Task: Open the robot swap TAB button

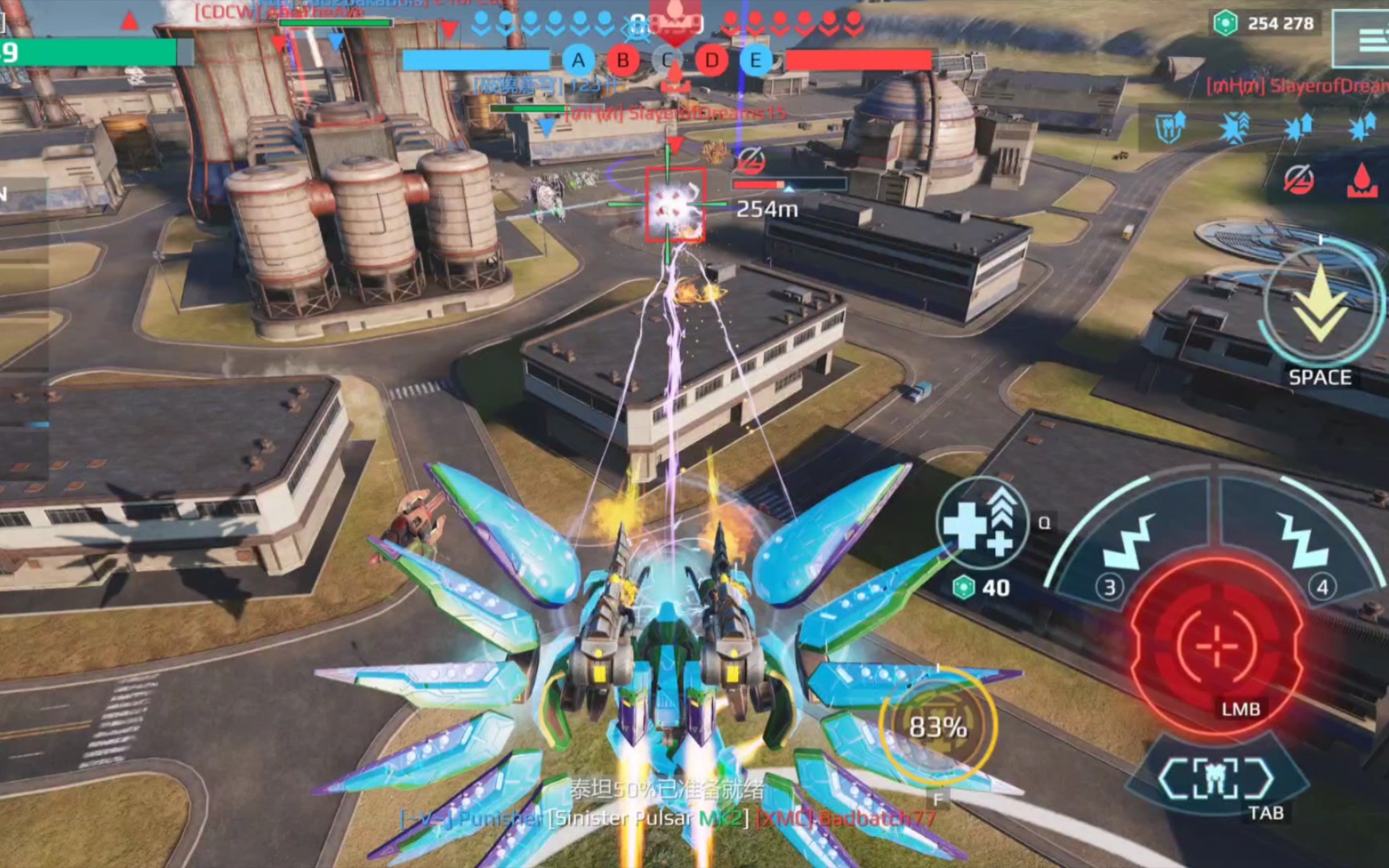Action: click(1215, 778)
